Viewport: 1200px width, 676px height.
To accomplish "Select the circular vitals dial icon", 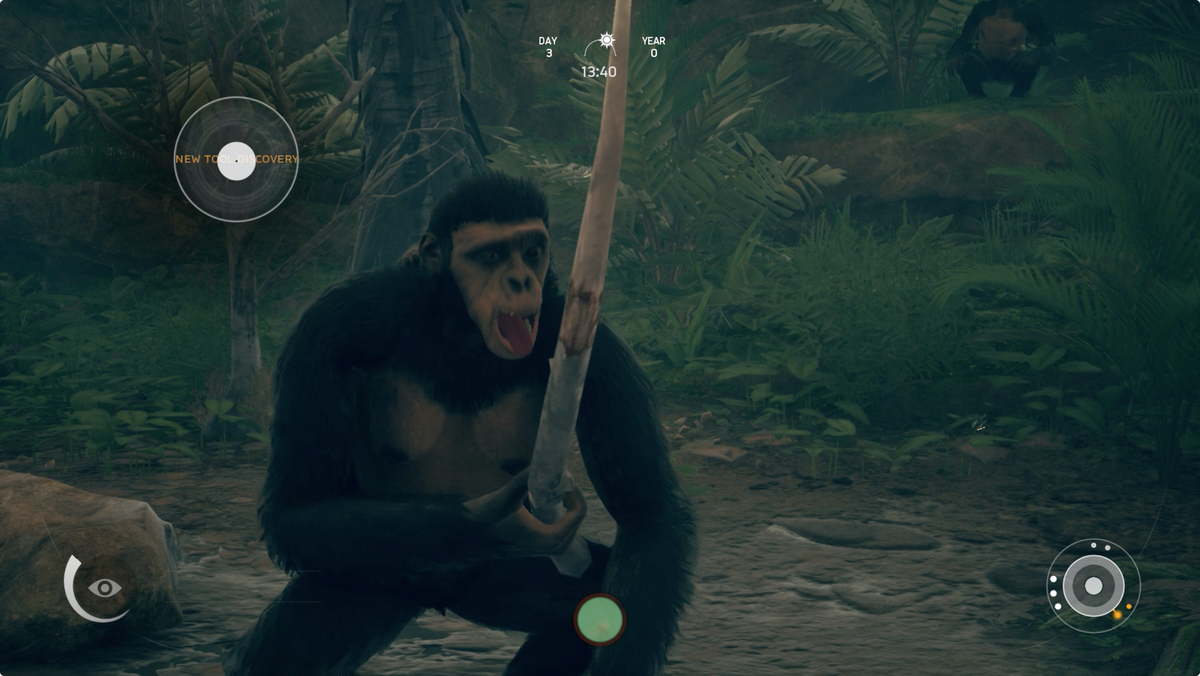I will pos(1093,585).
